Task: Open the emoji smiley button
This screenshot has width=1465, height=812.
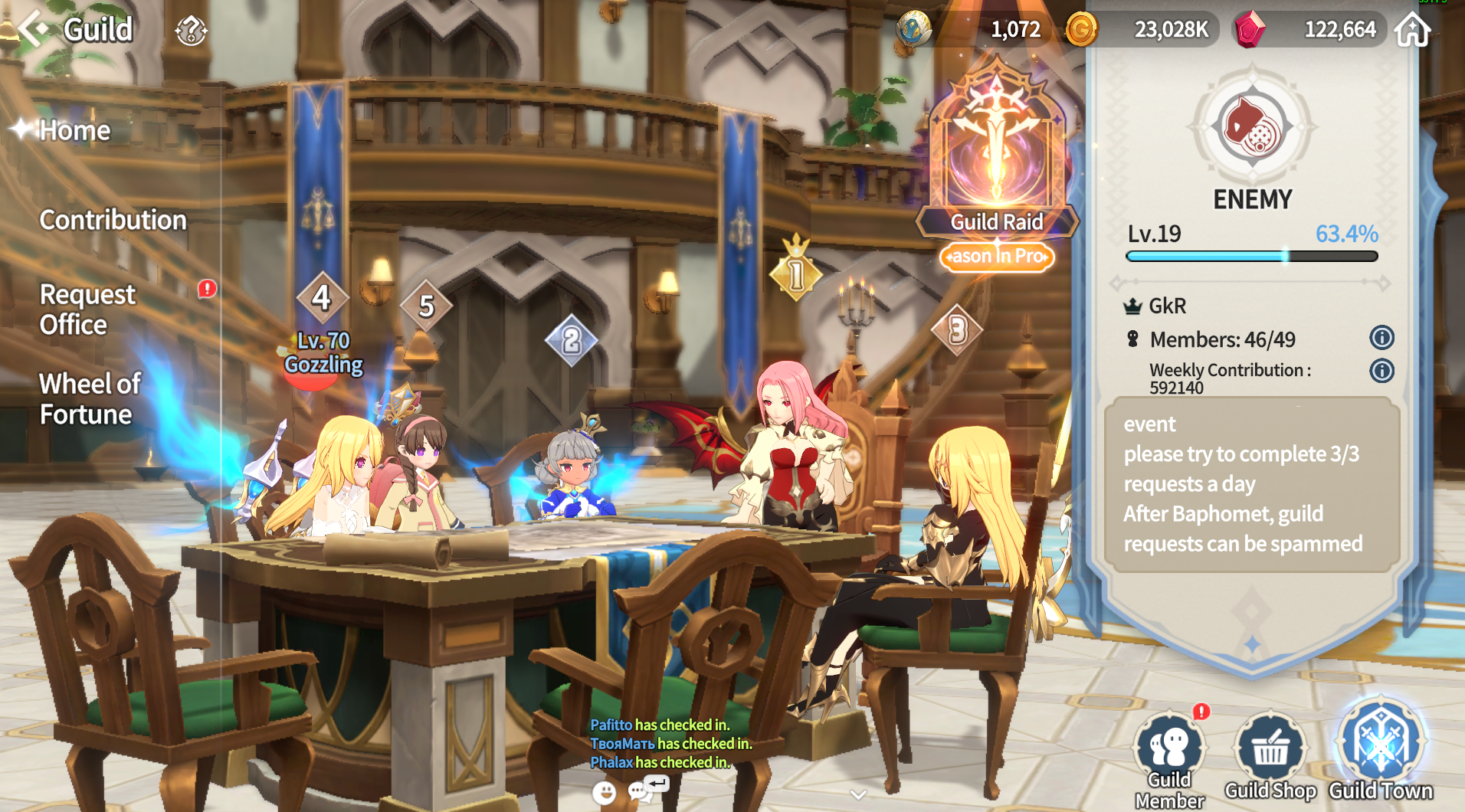Action: tap(605, 793)
